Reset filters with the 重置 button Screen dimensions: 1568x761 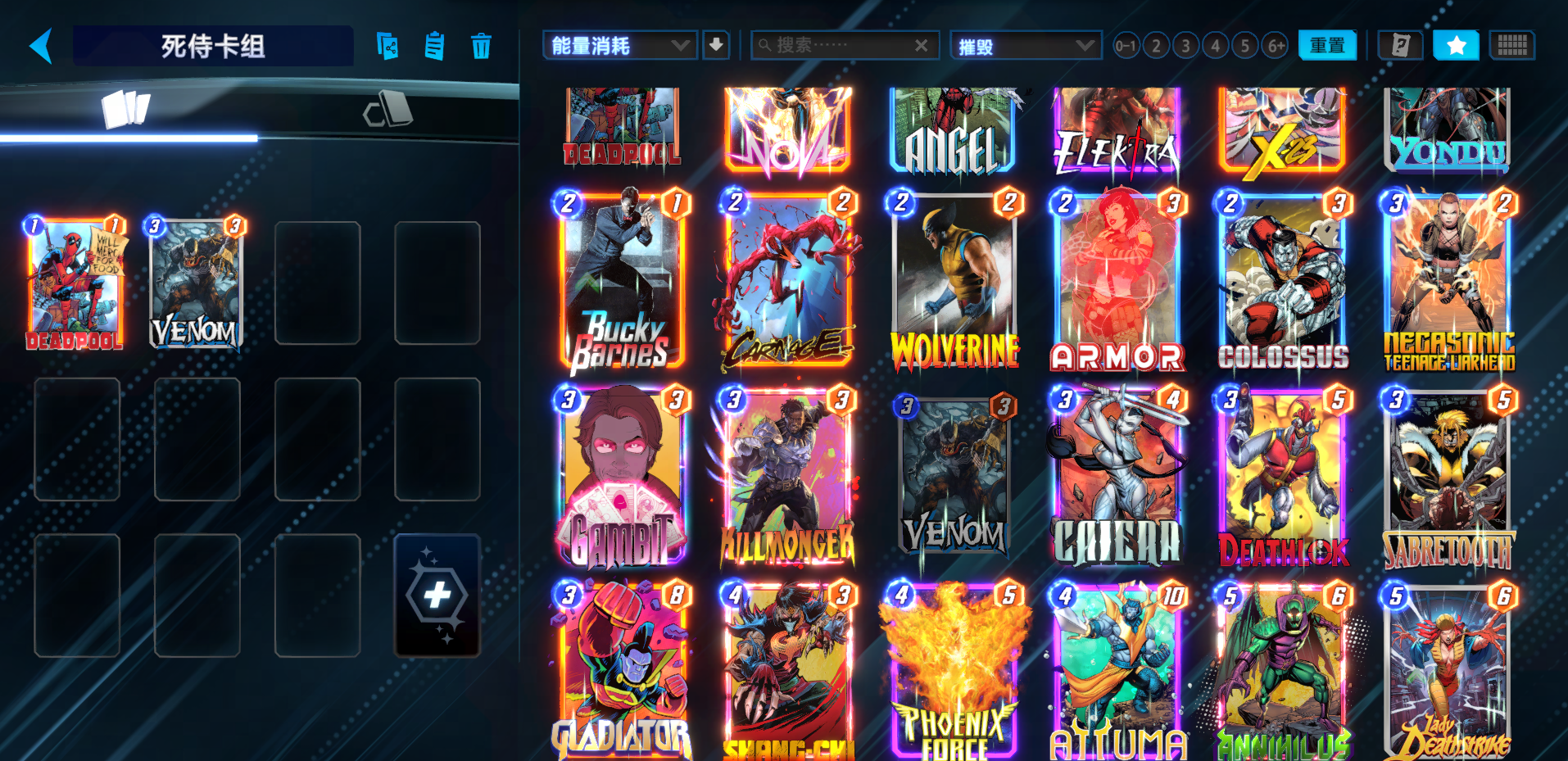pos(1327,46)
